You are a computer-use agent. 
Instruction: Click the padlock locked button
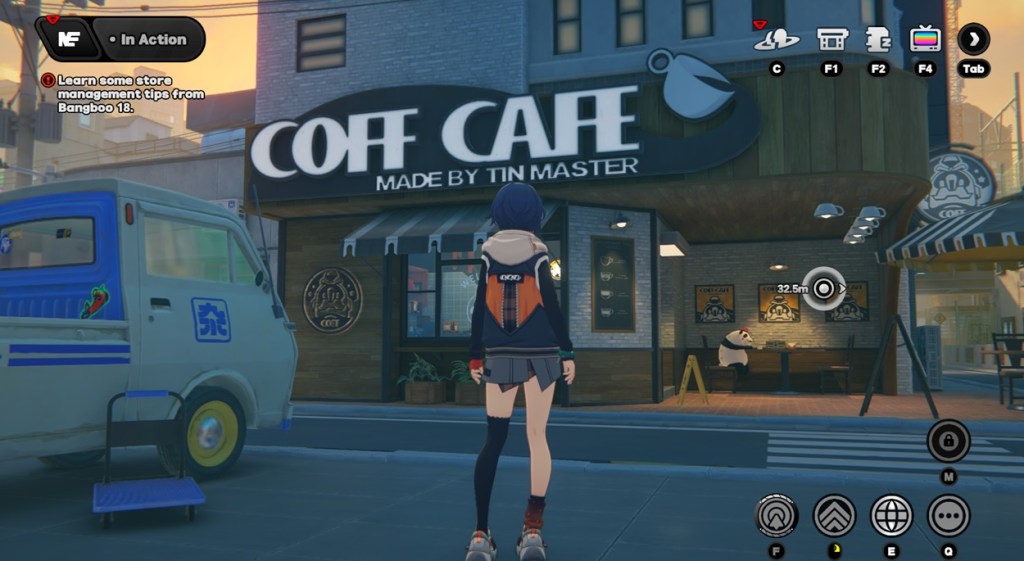[x=948, y=441]
